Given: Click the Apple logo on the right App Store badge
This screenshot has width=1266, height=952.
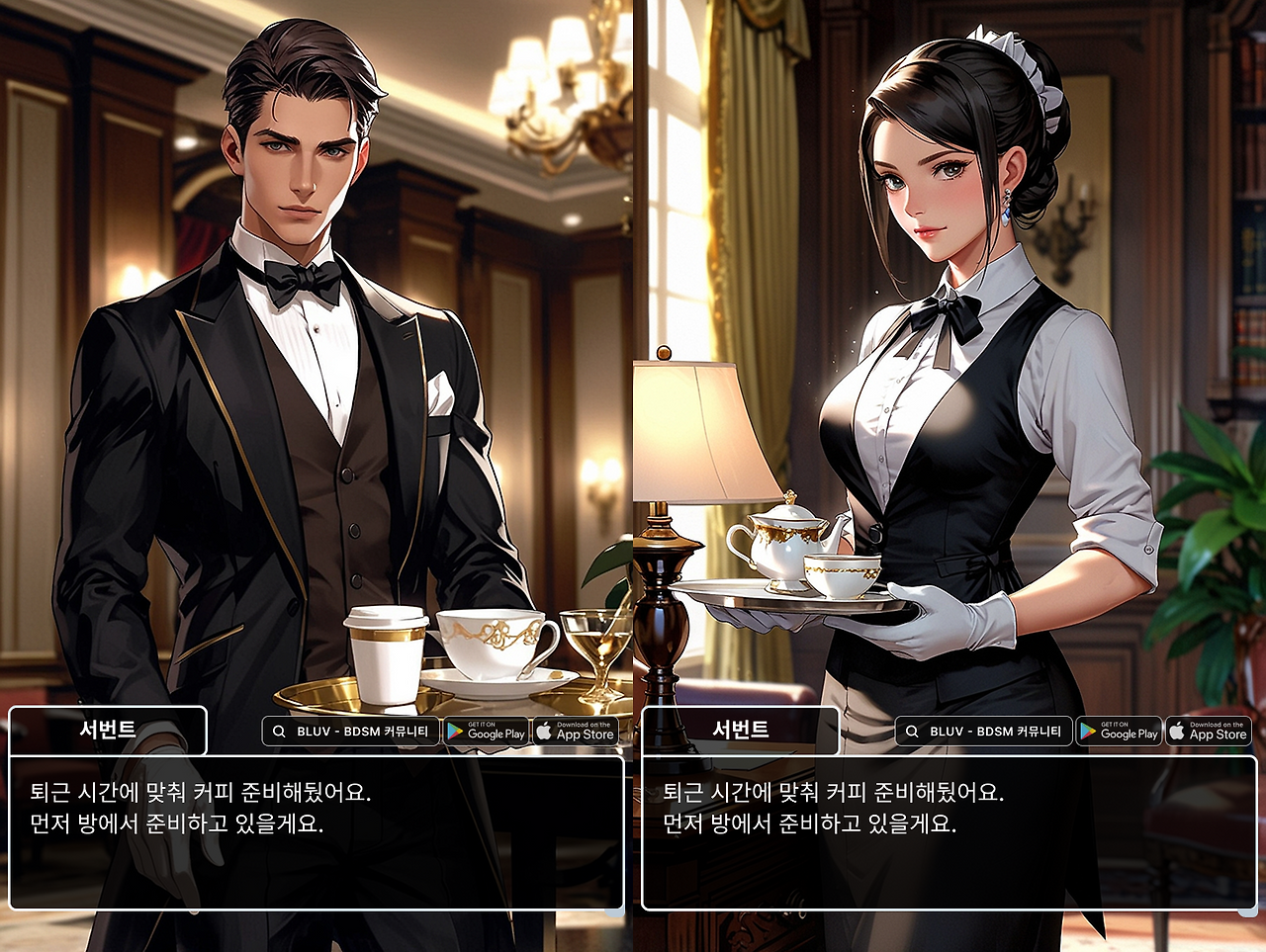Looking at the screenshot, I should pos(1178,732).
